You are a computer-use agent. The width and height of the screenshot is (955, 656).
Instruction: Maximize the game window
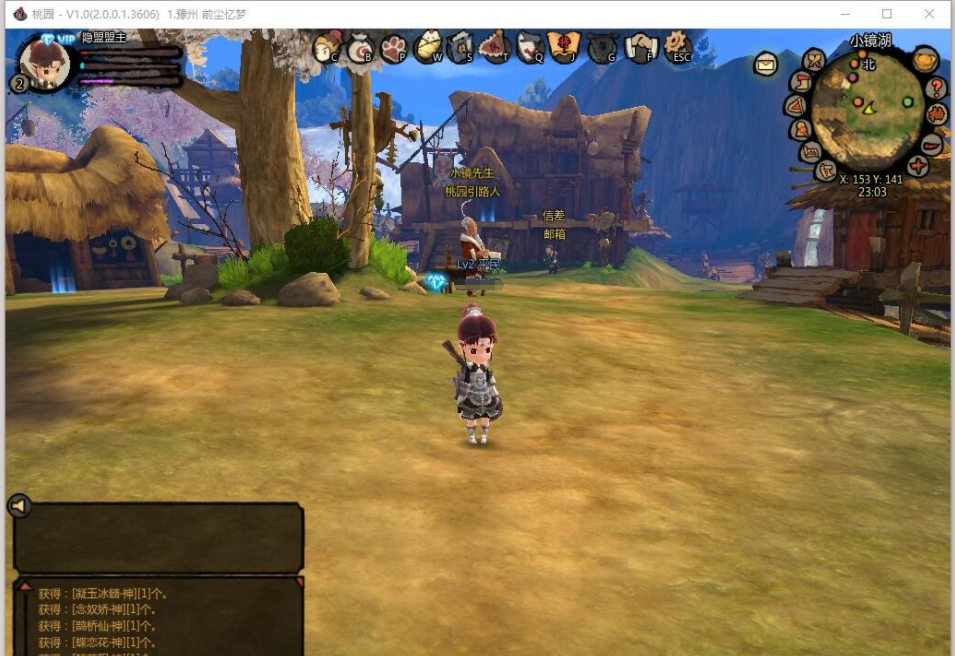click(x=887, y=14)
